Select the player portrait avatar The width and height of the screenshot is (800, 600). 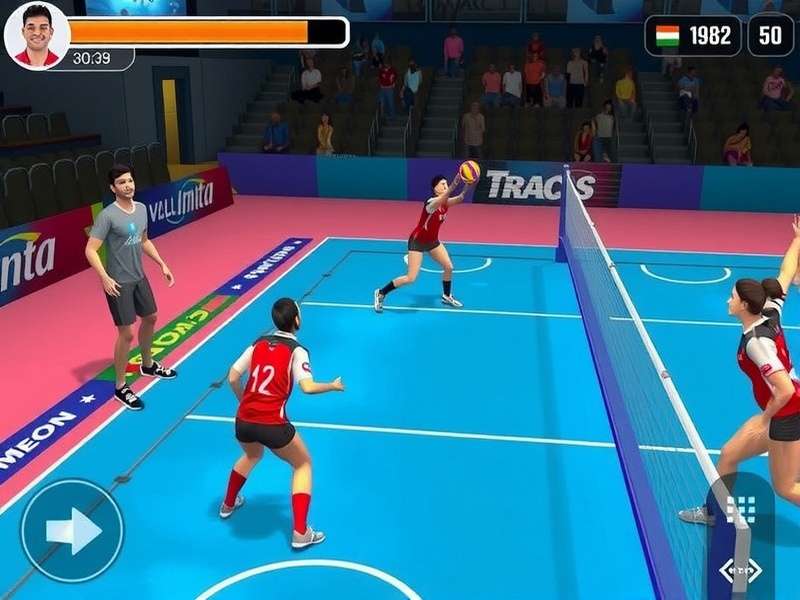(37, 36)
